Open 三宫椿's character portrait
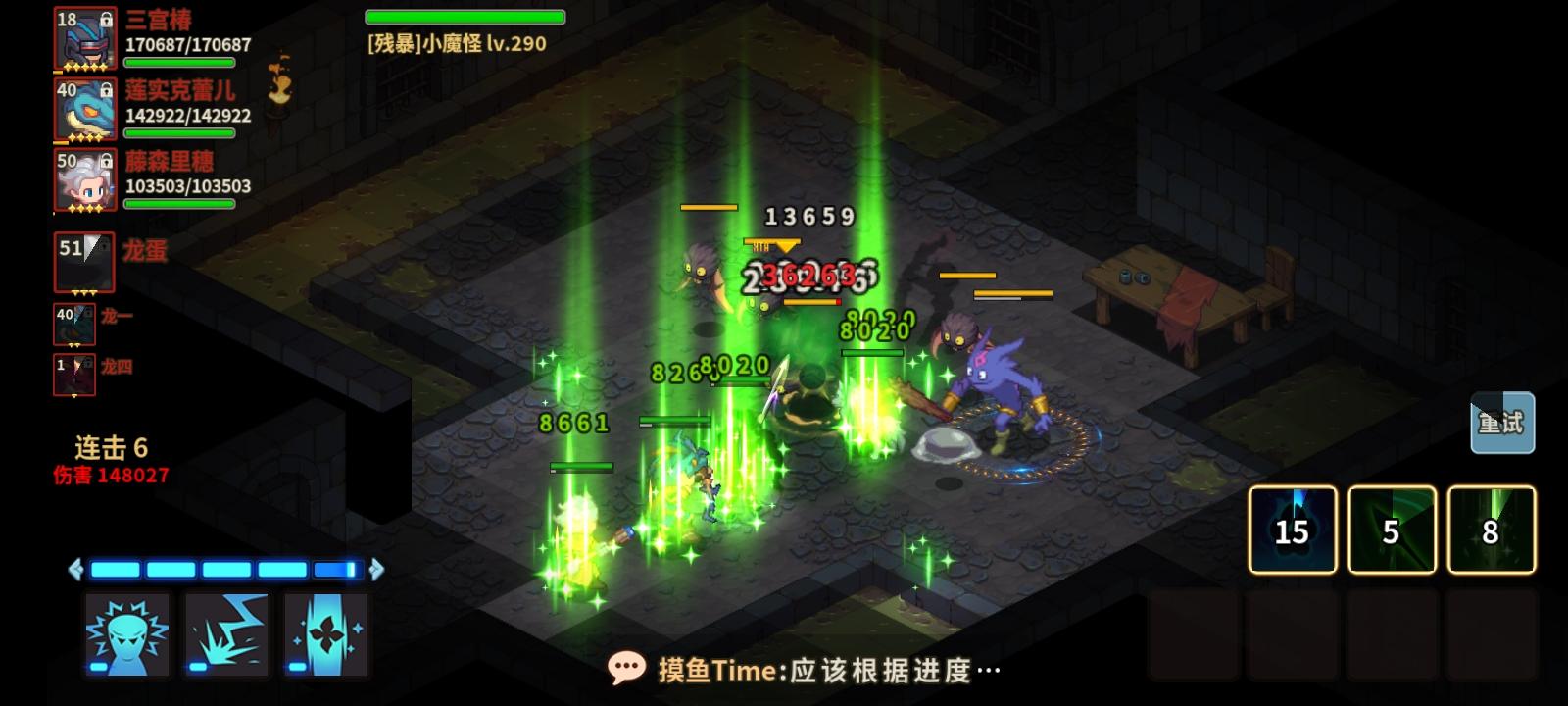This screenshot has height=706, width=1568. tap(83, 40)
